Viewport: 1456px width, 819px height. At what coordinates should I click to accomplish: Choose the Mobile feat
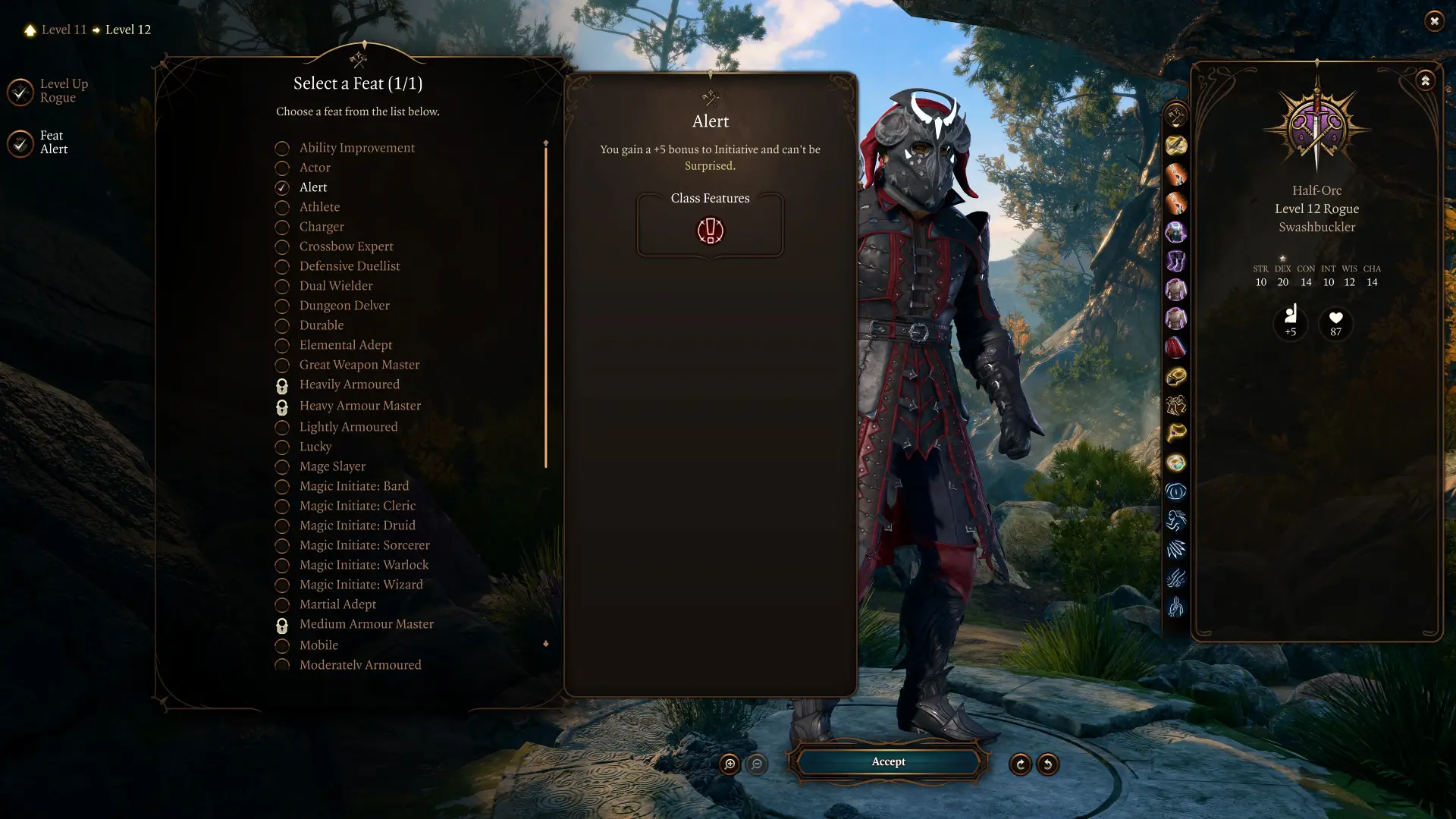tap(318, 645)
